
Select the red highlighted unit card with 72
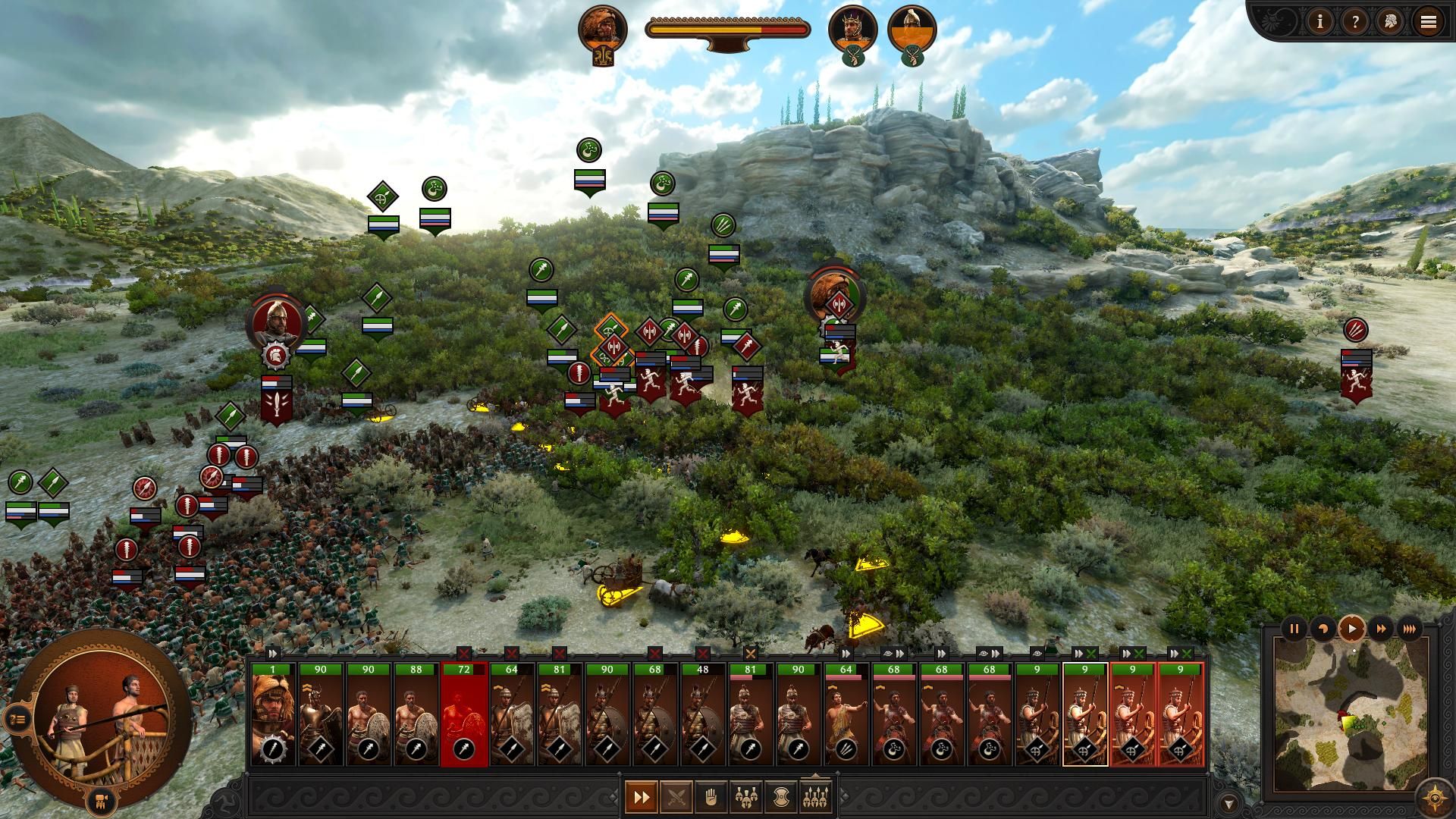(x=463, y=714)
